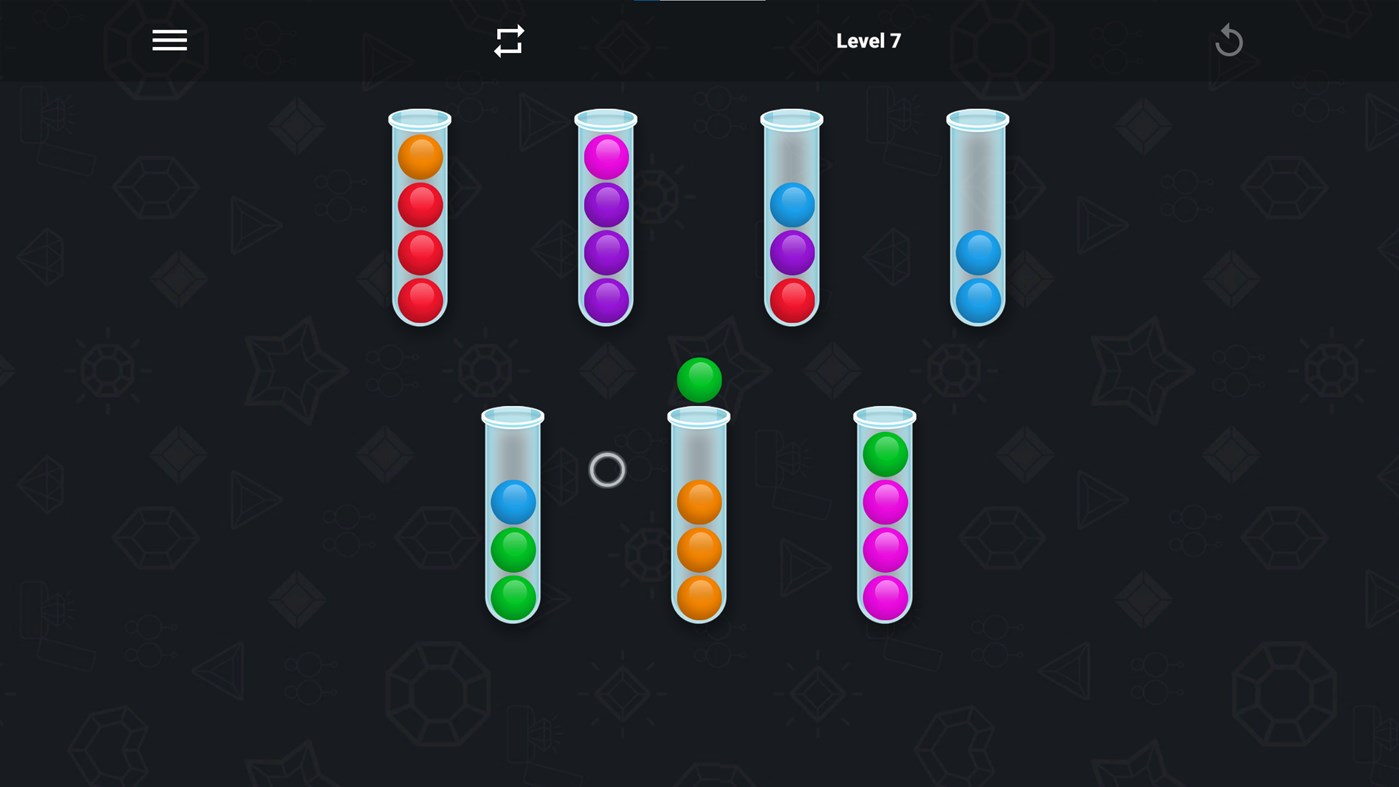
Task: Activate the replay arrows button
Action: pyautogui.click(x=508, y=39)
